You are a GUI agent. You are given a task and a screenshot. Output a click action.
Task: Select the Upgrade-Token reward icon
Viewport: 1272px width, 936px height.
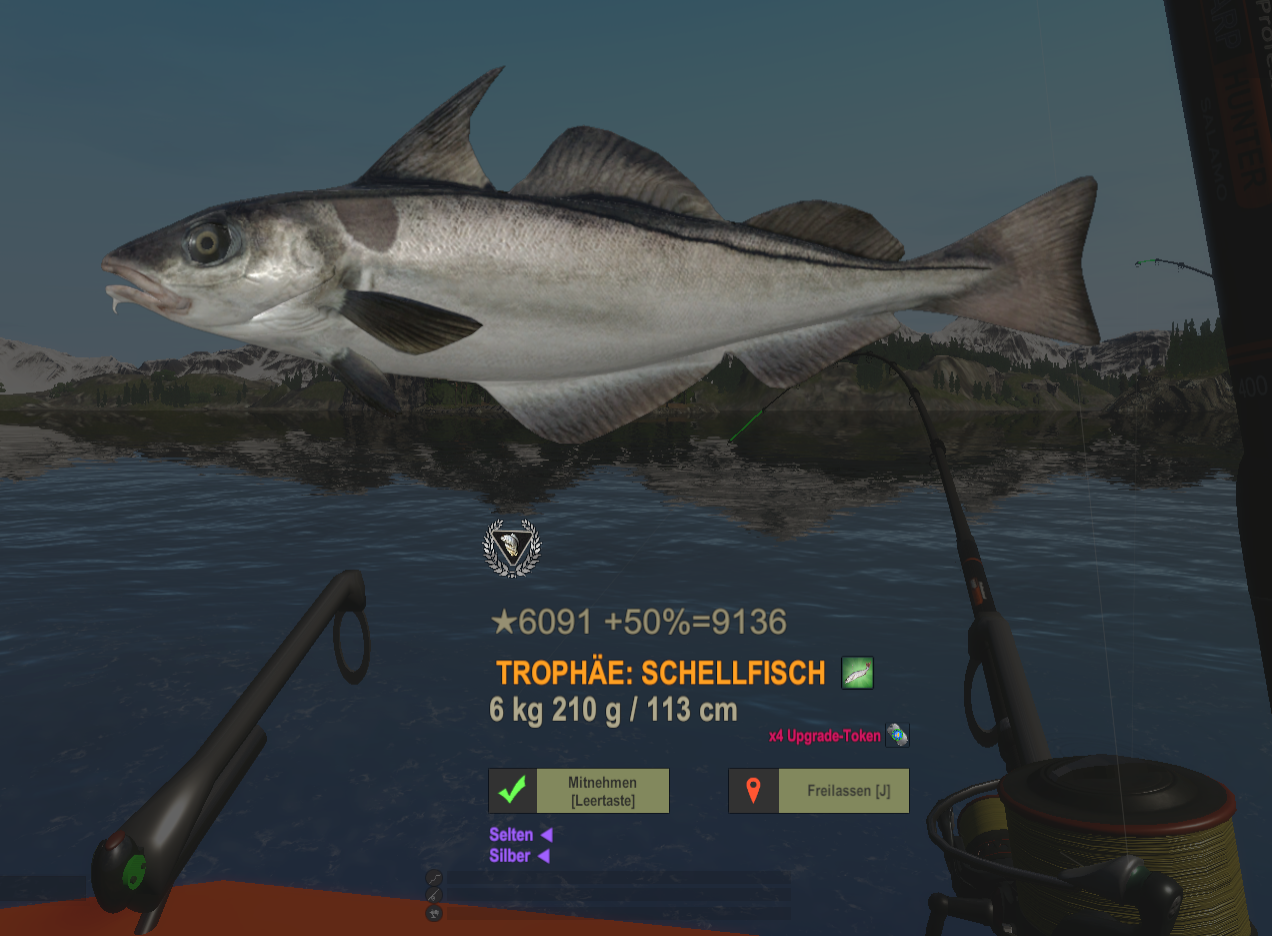point(898,736)
